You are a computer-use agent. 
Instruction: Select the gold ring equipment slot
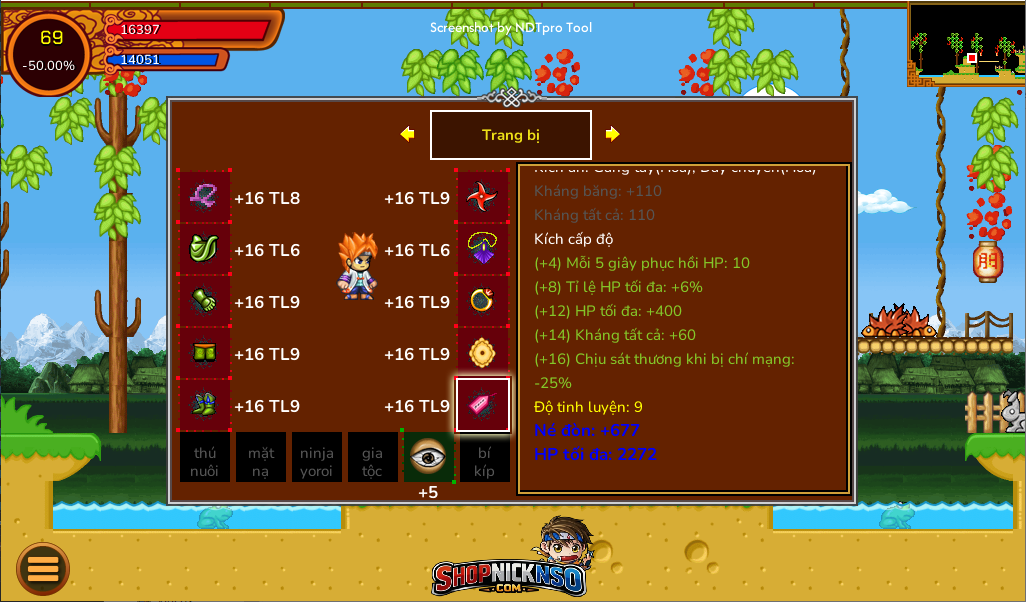pos(483,301)
